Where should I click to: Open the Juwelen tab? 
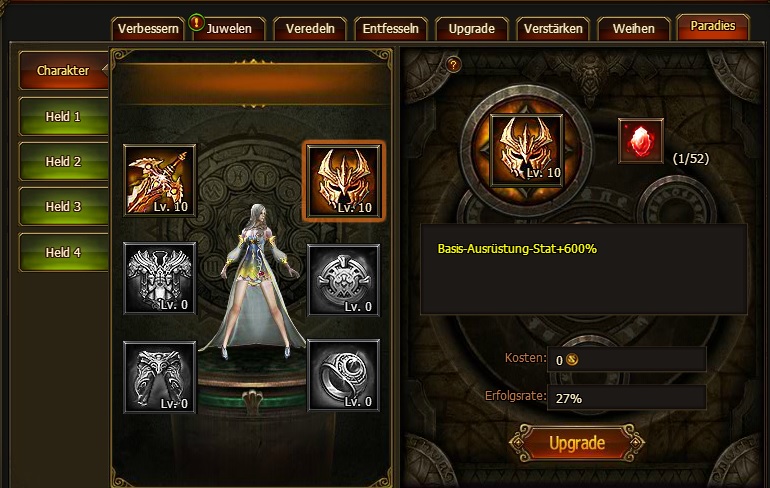coord(229,28)
